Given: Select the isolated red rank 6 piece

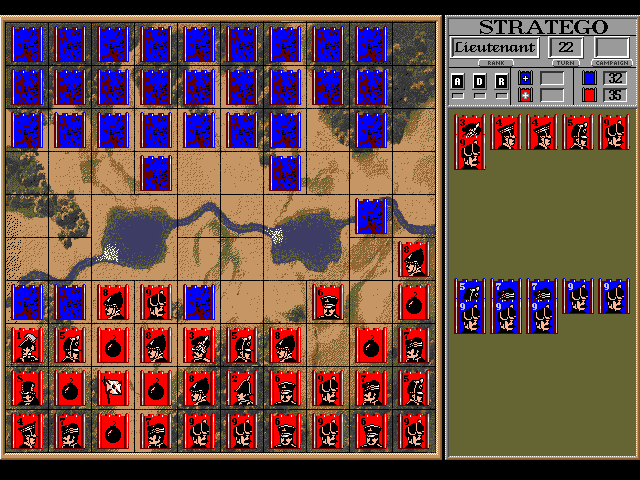Looking at the screenshot, I should click(327, 301).
